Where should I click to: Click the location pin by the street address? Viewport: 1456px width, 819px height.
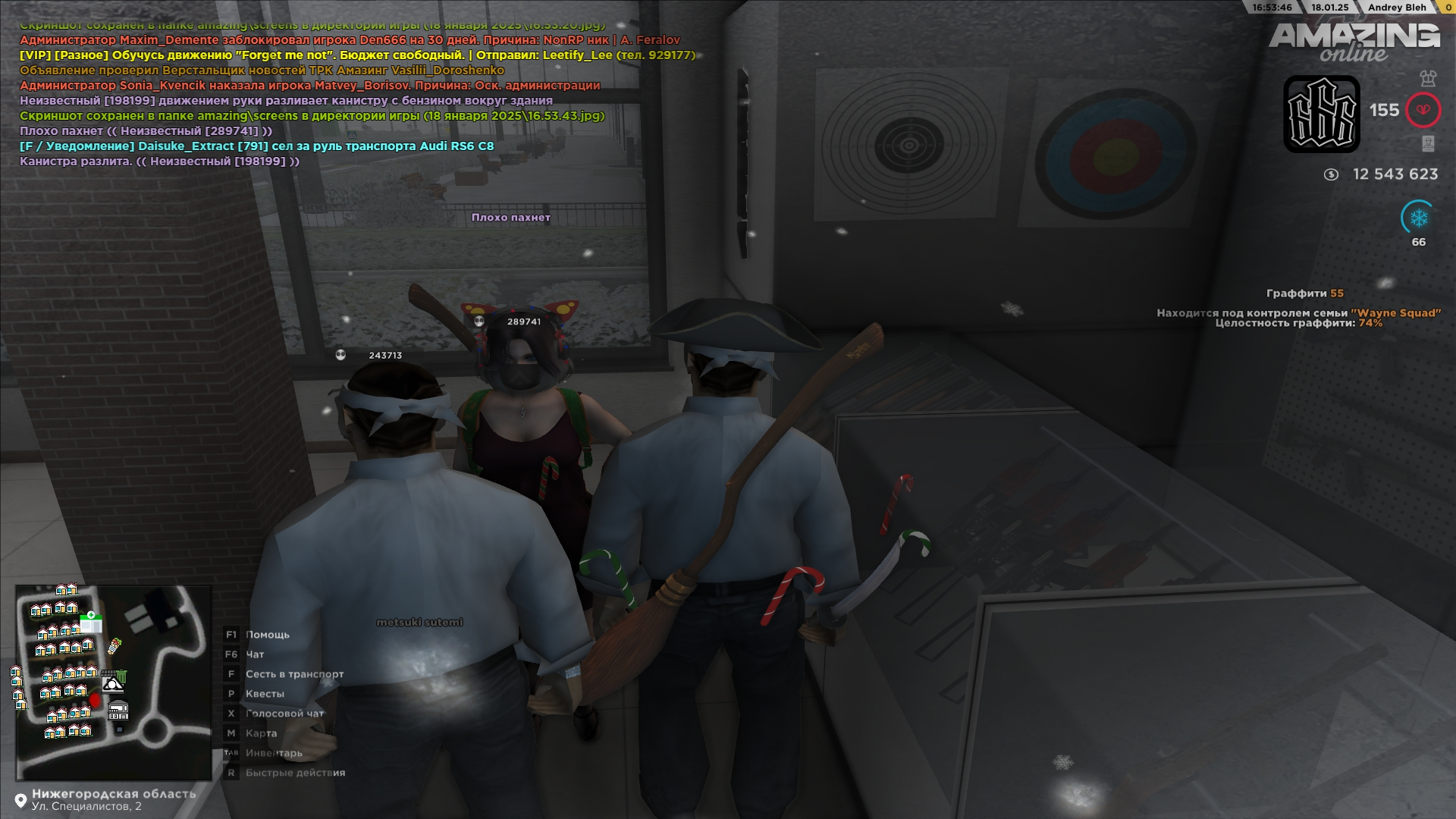20,801
